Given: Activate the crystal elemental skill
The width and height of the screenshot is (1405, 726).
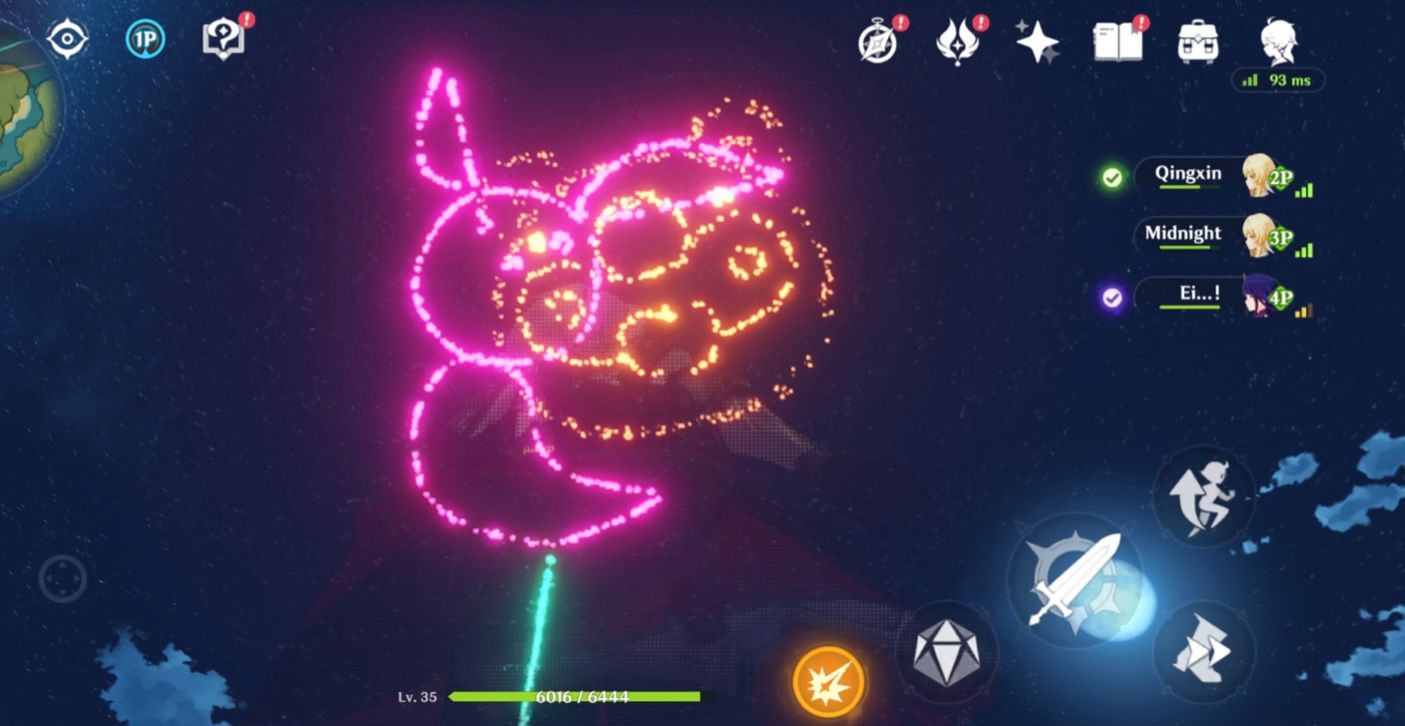Looking at the screenshot, I should coord(946,652).
